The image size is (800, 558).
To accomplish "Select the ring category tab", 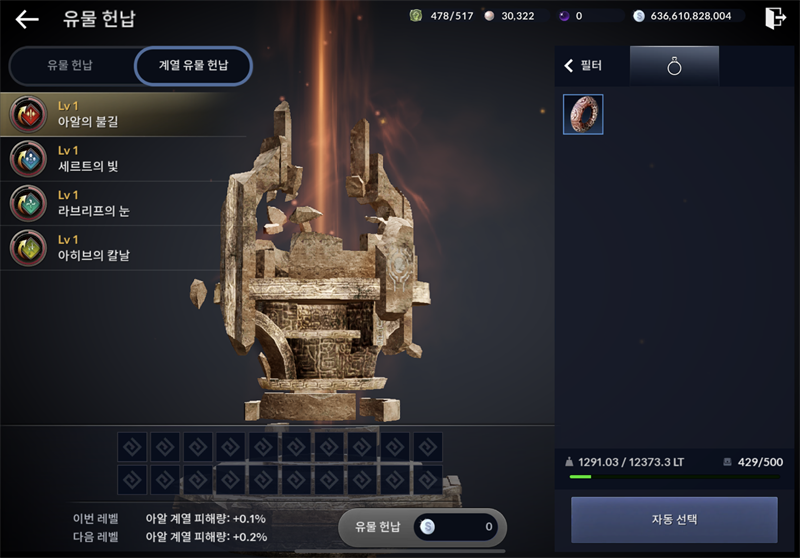I will click(674, 66).
